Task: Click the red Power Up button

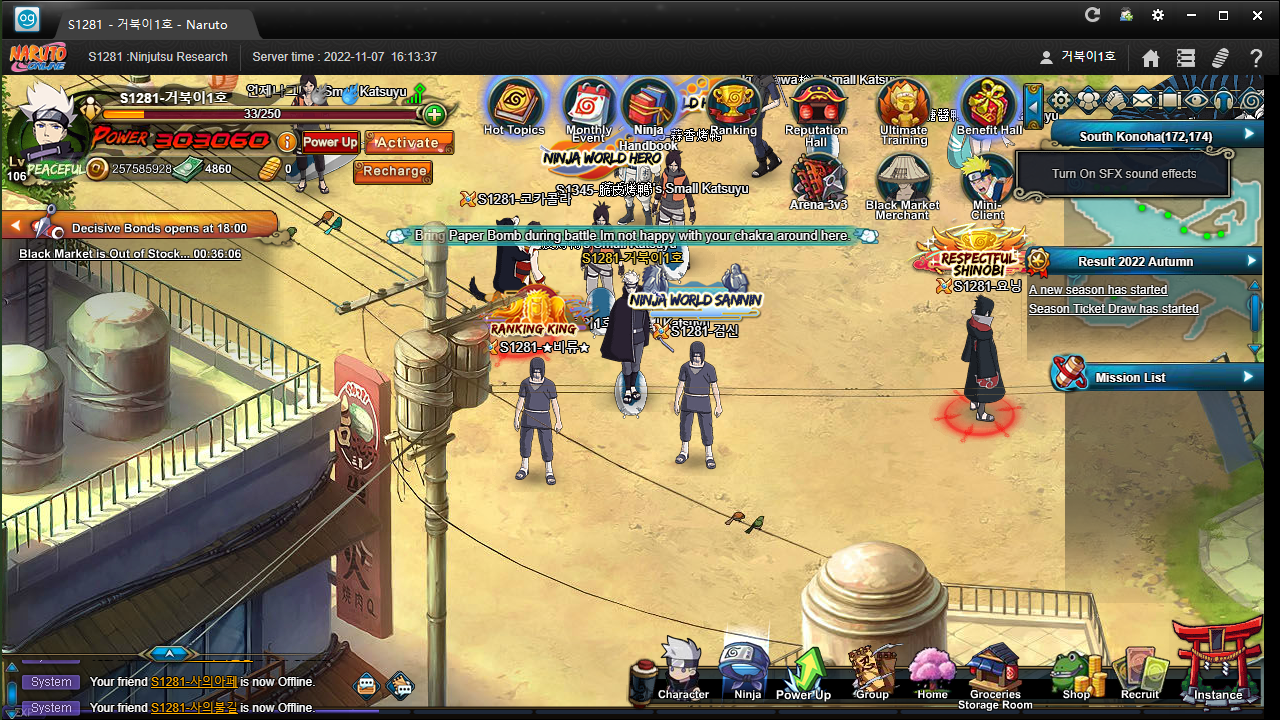Action: click(x=330, y=142)
